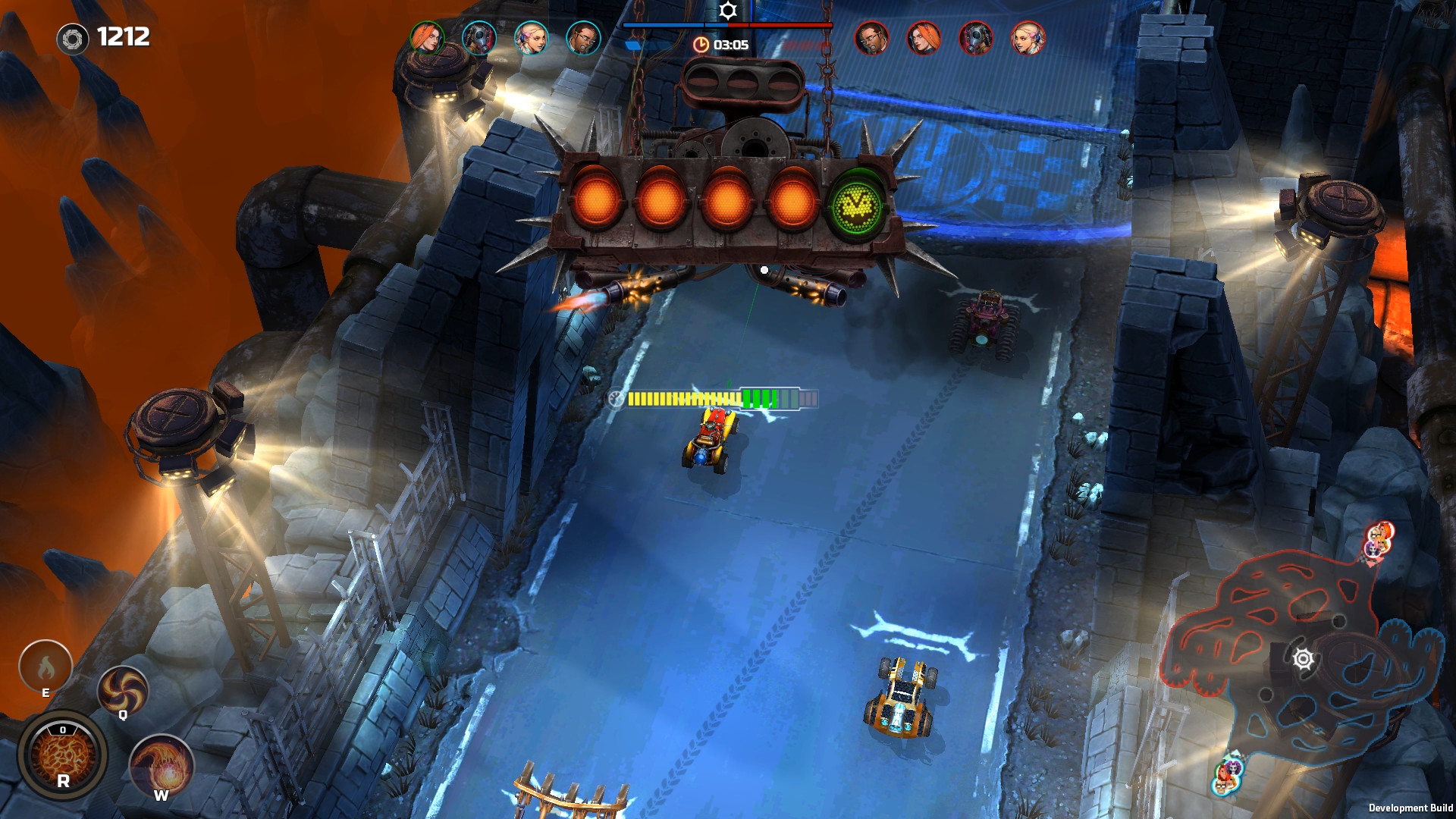Cast the fireball ability labeled W
The image size is (1456, 819).
pos(162,766)
